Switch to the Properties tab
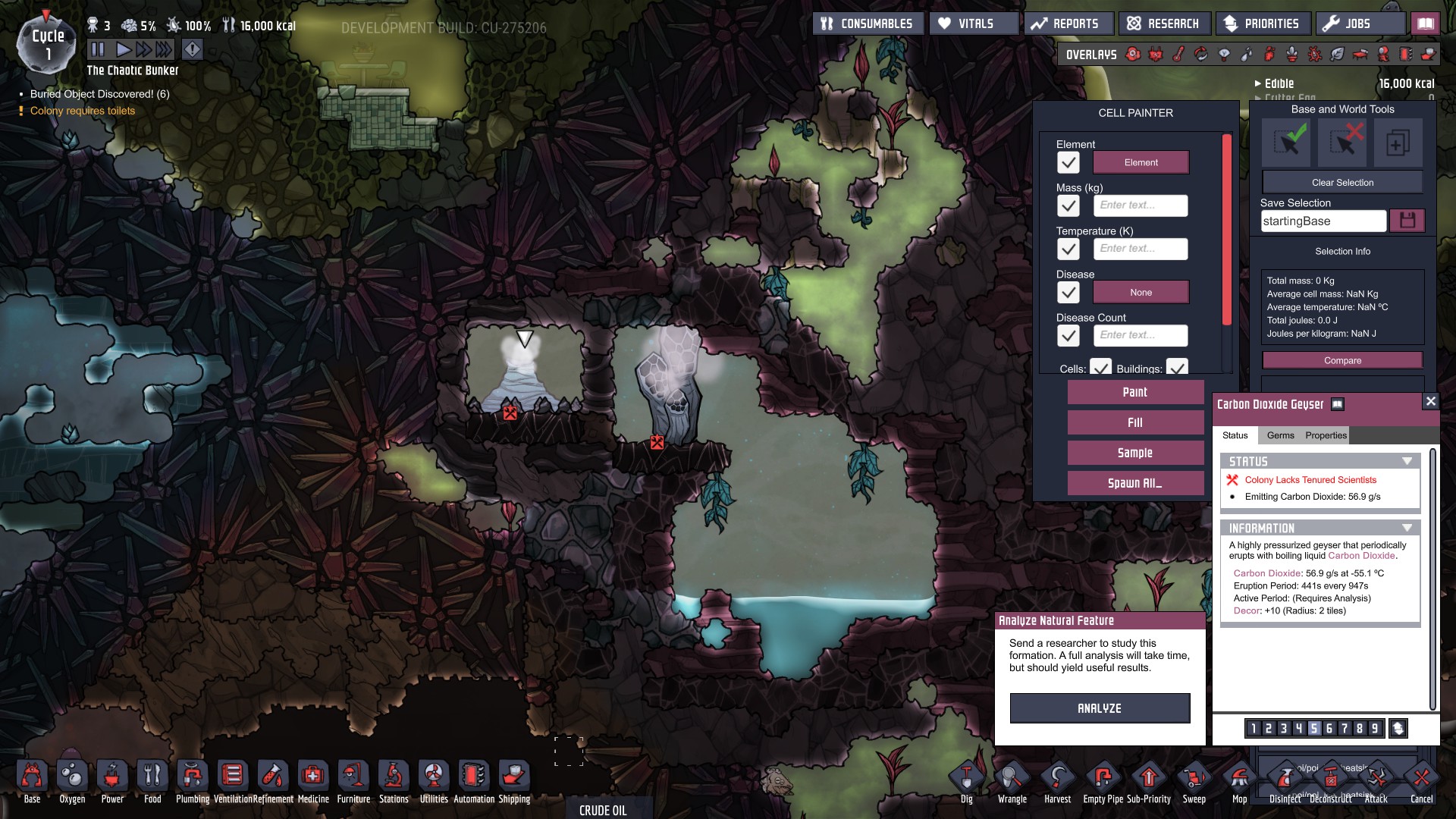 point(1326,435)
